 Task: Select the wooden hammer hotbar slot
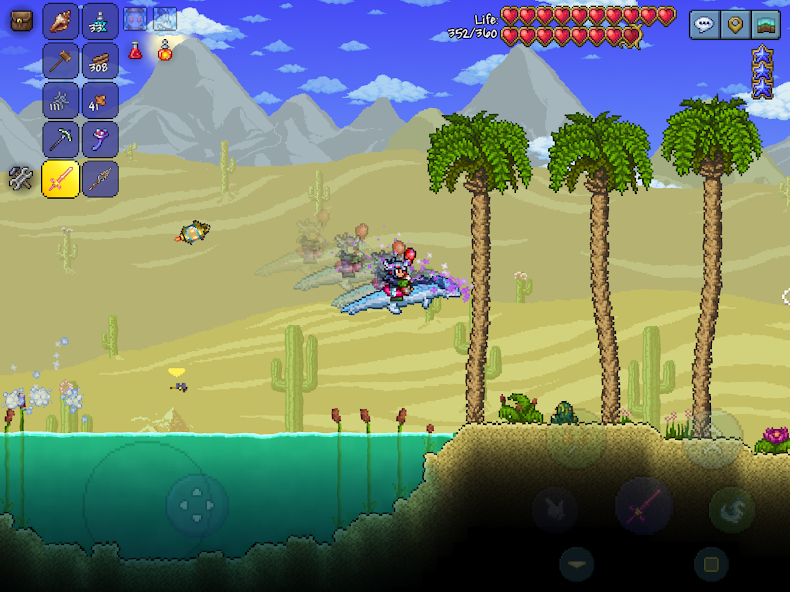[x=61, y=60]
